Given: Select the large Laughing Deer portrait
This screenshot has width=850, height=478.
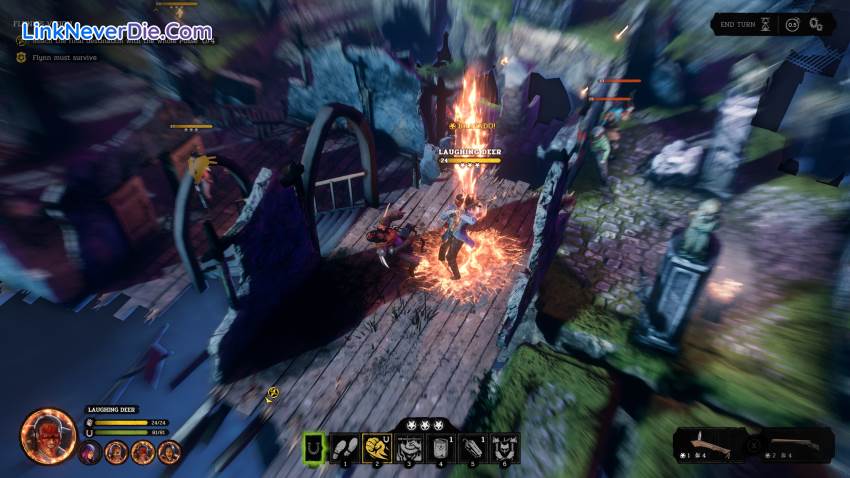Looking at the screenshot, I should click(x=49, y=437).
